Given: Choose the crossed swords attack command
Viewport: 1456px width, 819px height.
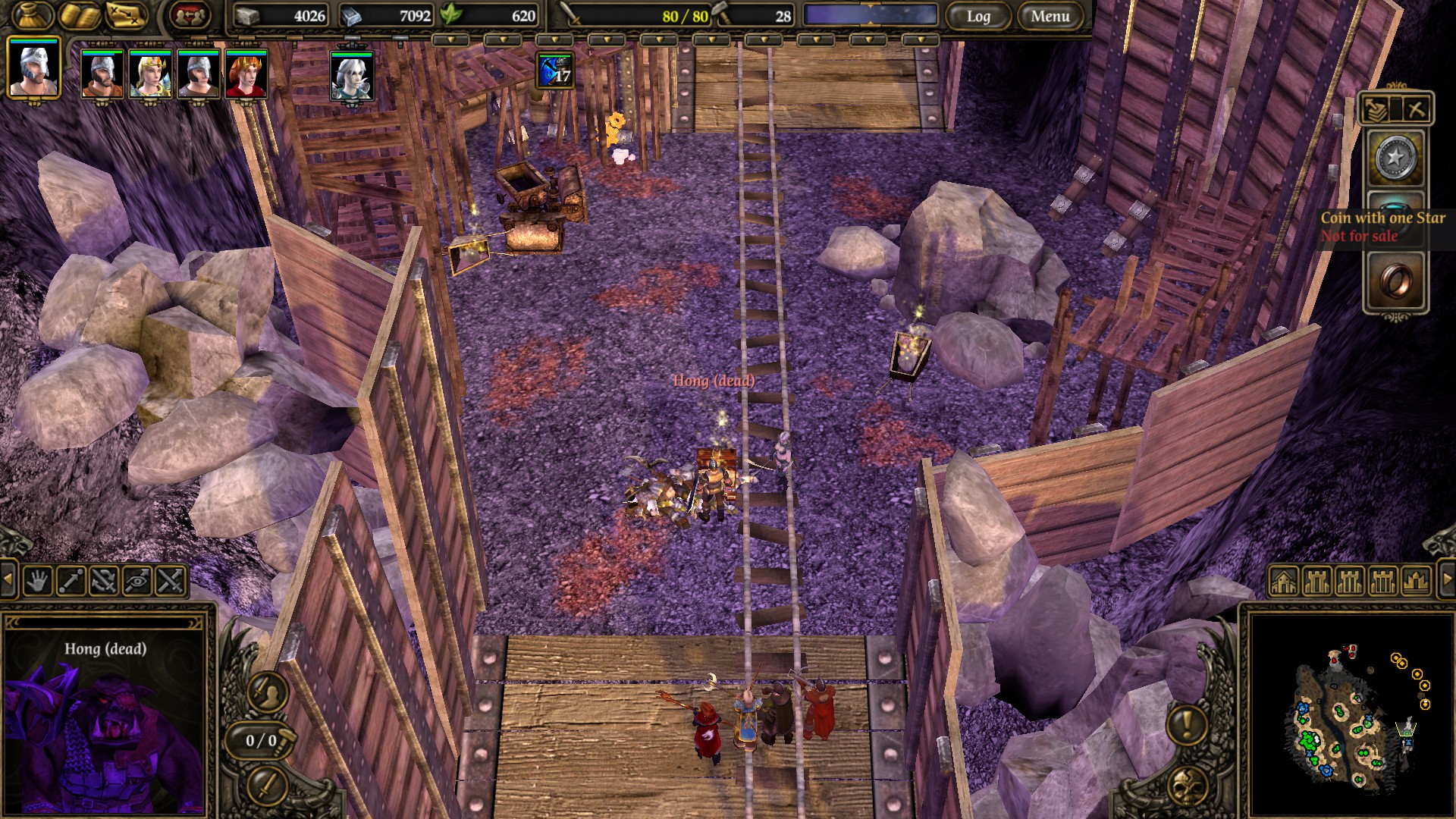Looking at the screenshot, I should click(171, 582).
